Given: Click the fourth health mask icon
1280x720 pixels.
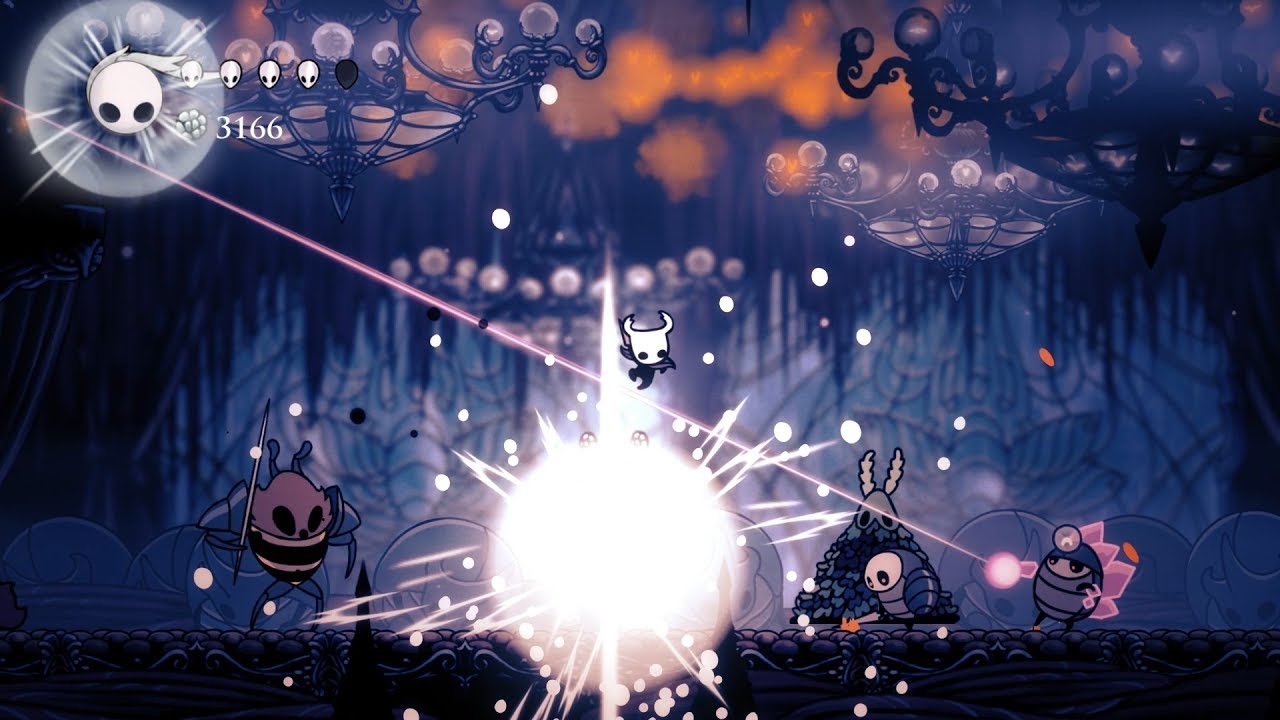Looking at the screenshot, I should pyautogui.click(x=306, y=73).
